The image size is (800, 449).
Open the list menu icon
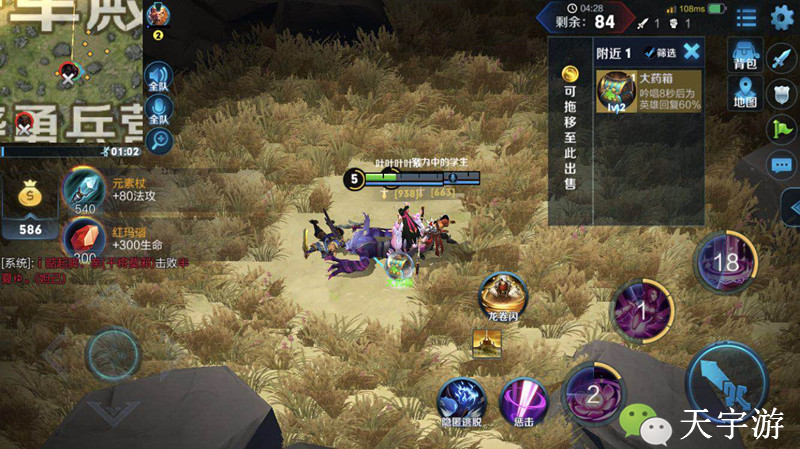coord(746,17)
